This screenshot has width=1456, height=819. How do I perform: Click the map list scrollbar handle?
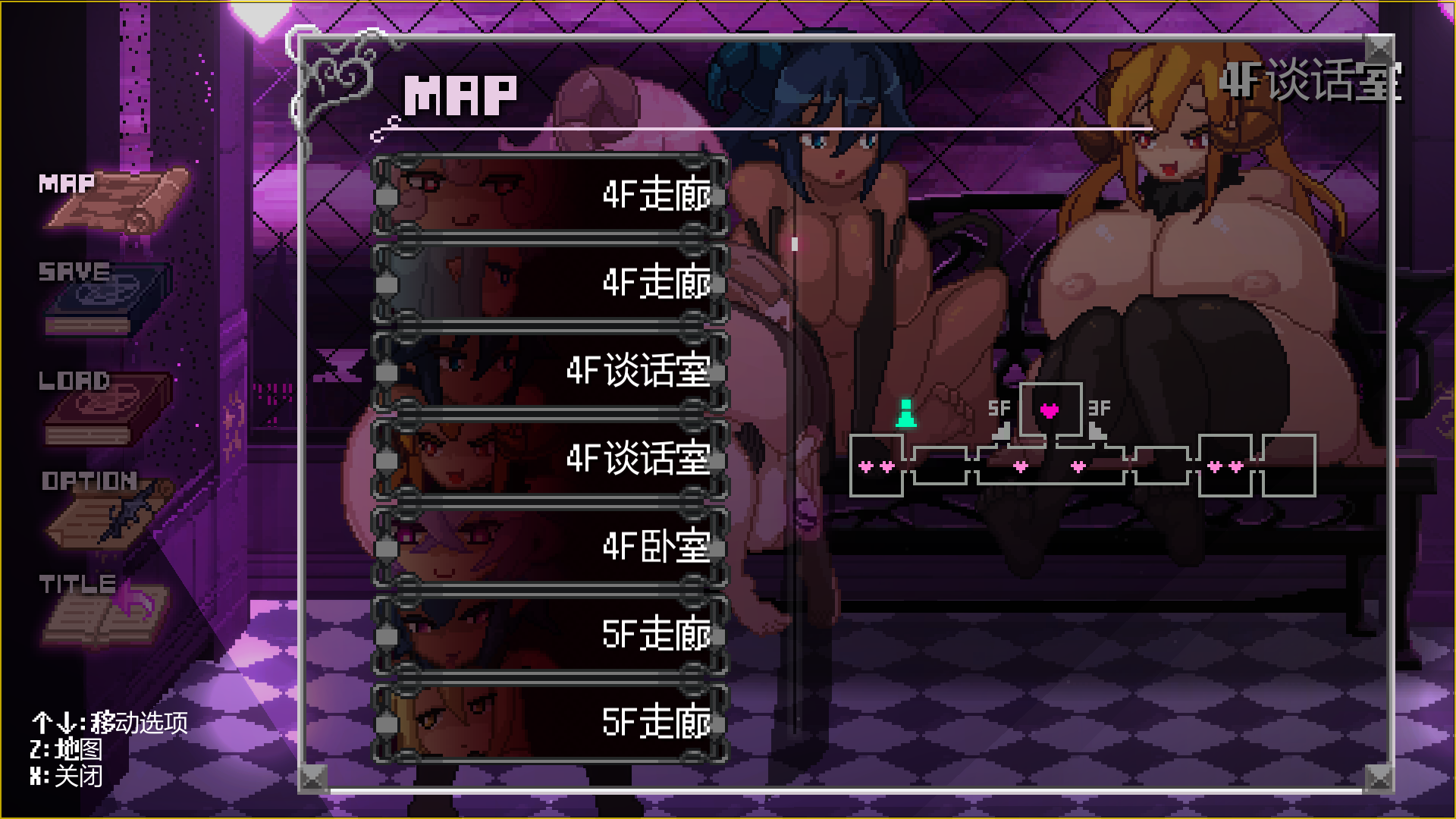(x=794, y=244)
